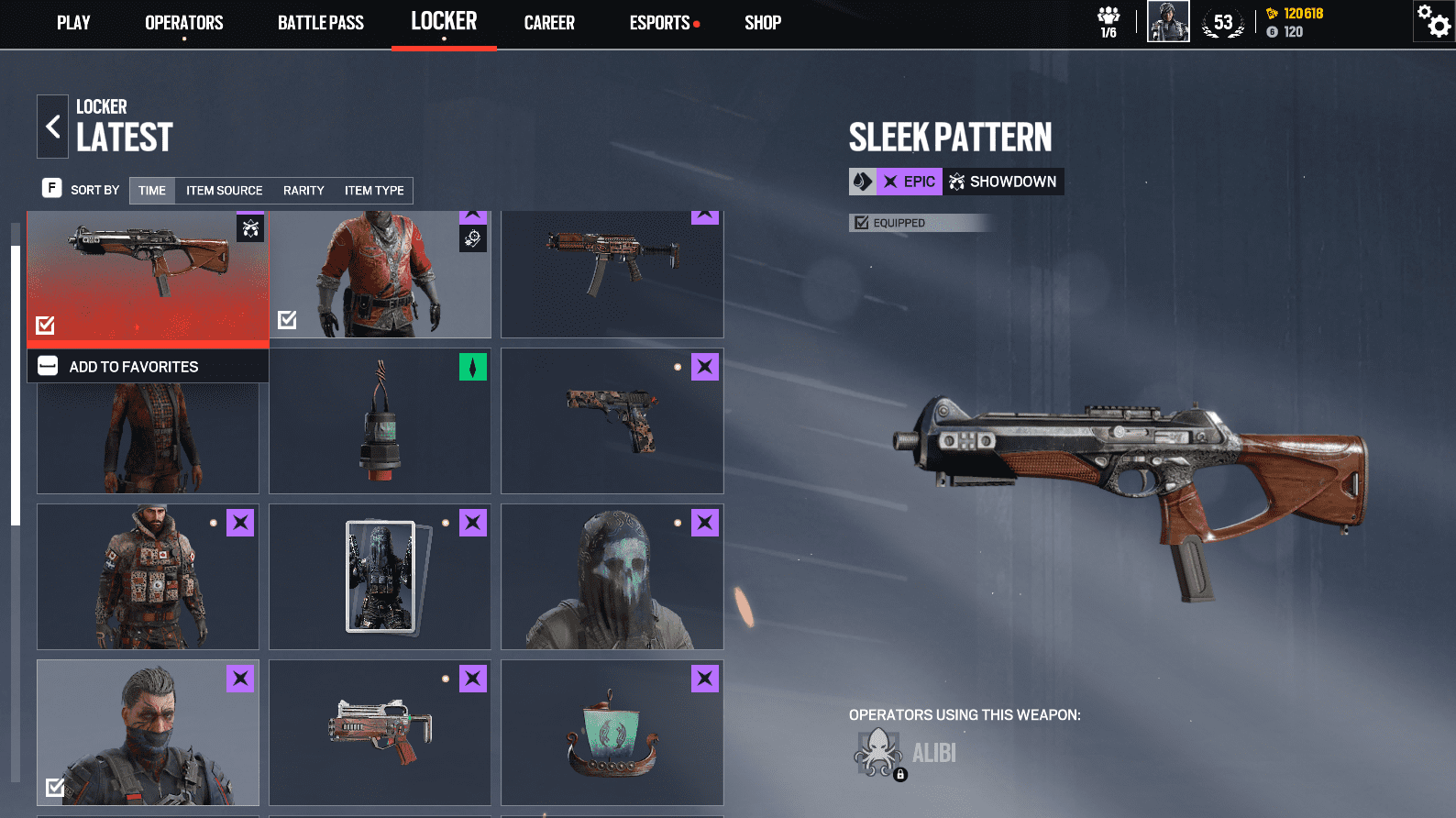Click the player profile avatar
The width and height of the screenshot is (1456, 818).
[x=1168, y=21]
